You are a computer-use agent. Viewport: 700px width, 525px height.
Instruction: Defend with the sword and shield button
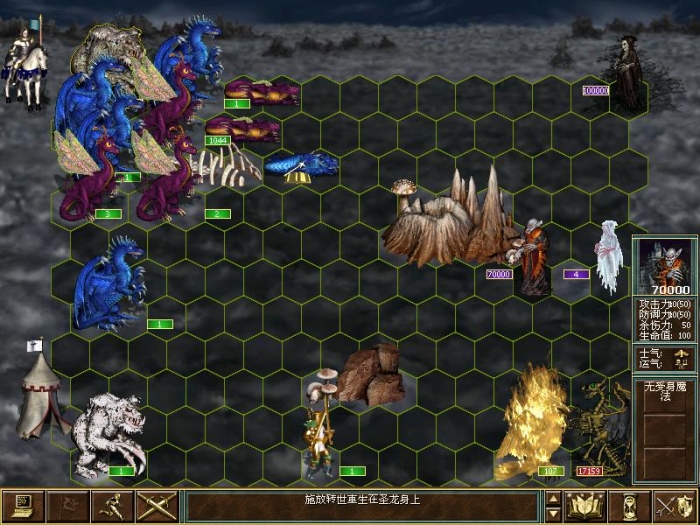pos(674,506)
